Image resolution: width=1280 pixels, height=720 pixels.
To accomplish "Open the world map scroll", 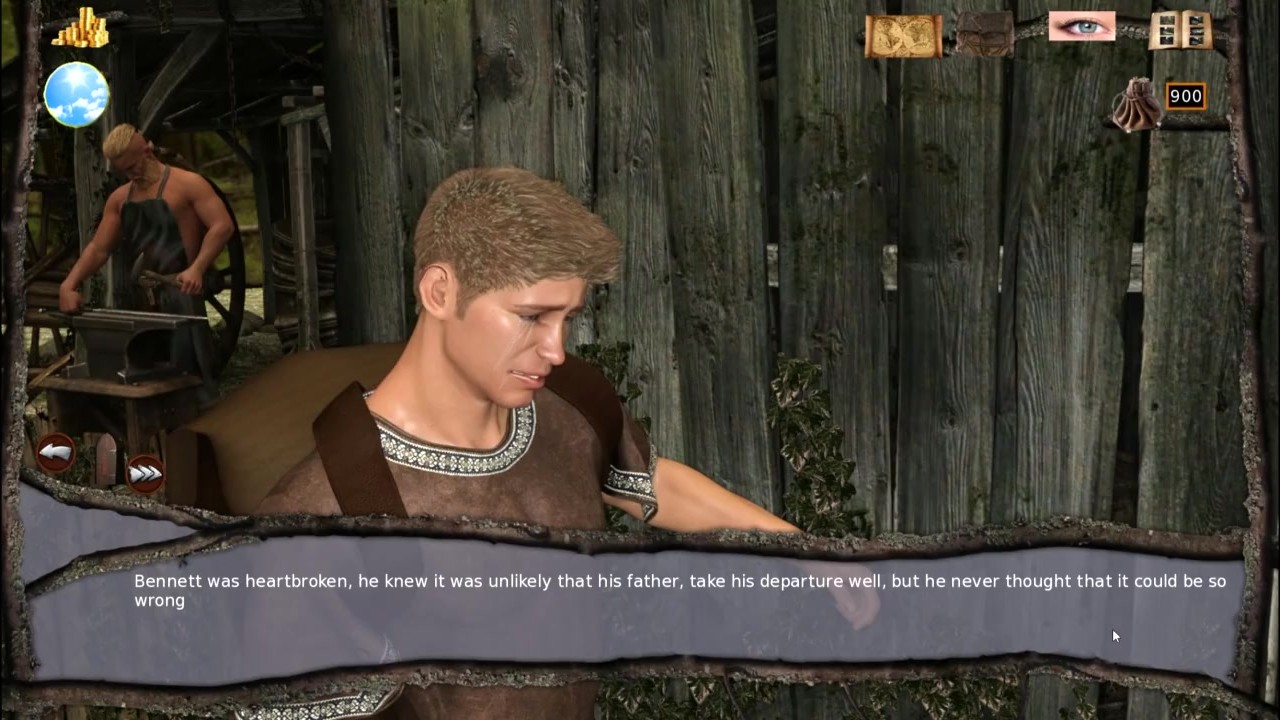I will click(903, 36).
